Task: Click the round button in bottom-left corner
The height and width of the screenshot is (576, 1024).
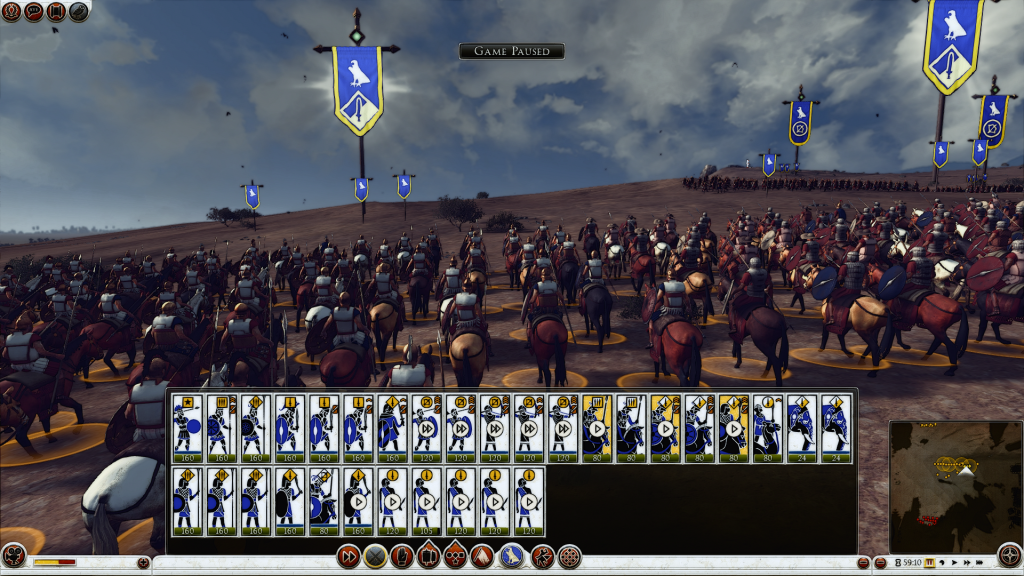Action: pos(13,555)
